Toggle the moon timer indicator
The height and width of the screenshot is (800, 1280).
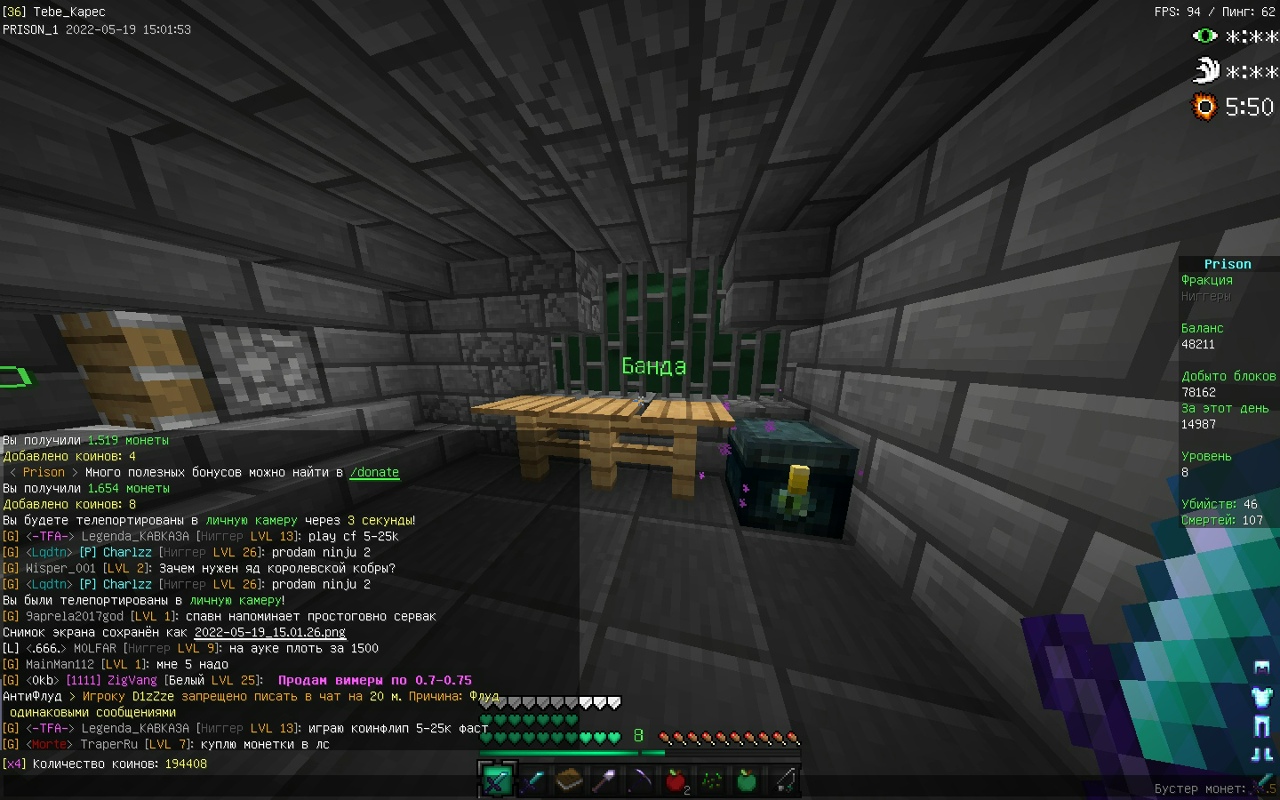click(1206, 70)
